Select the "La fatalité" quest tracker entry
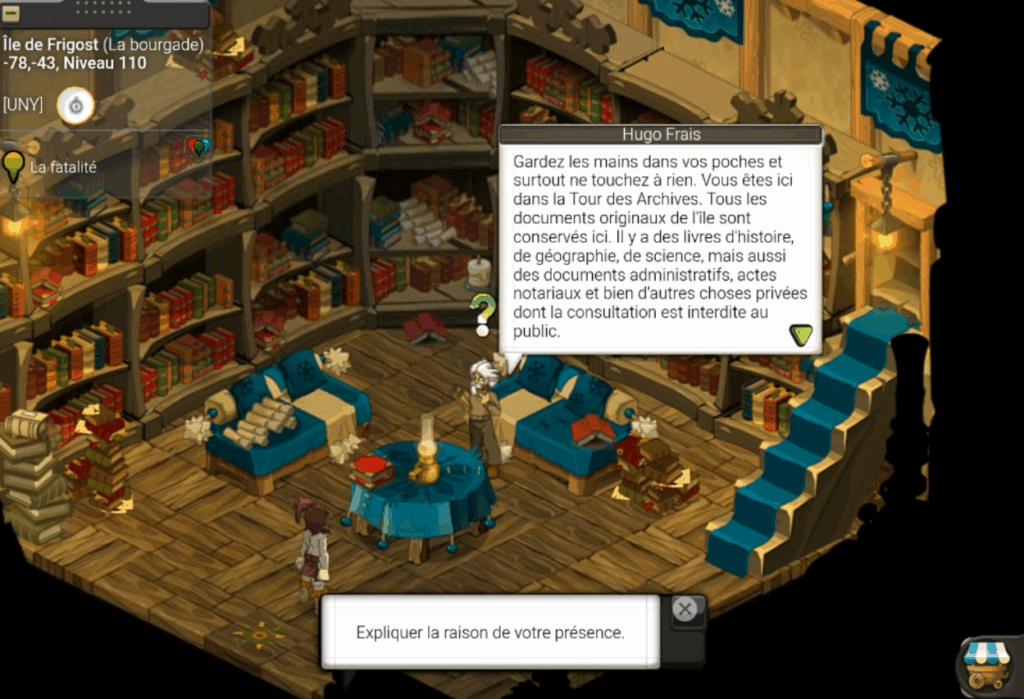This screenshot has height=699, width=1024. click(x=62, y=167)
